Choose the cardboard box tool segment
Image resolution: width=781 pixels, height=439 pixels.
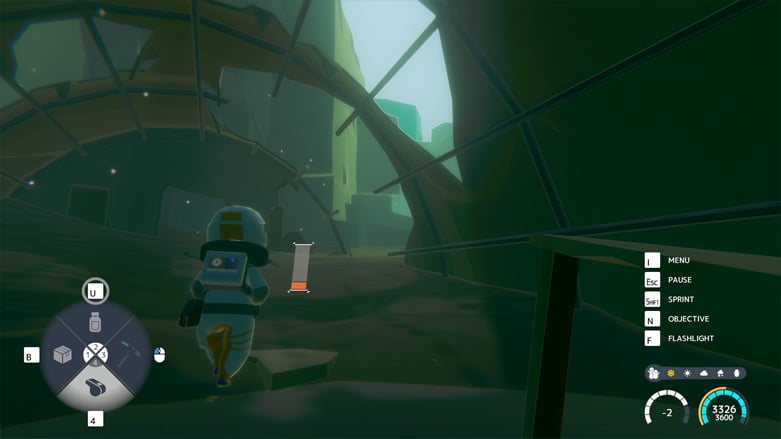pyautogui.click(x=63, y=355)
